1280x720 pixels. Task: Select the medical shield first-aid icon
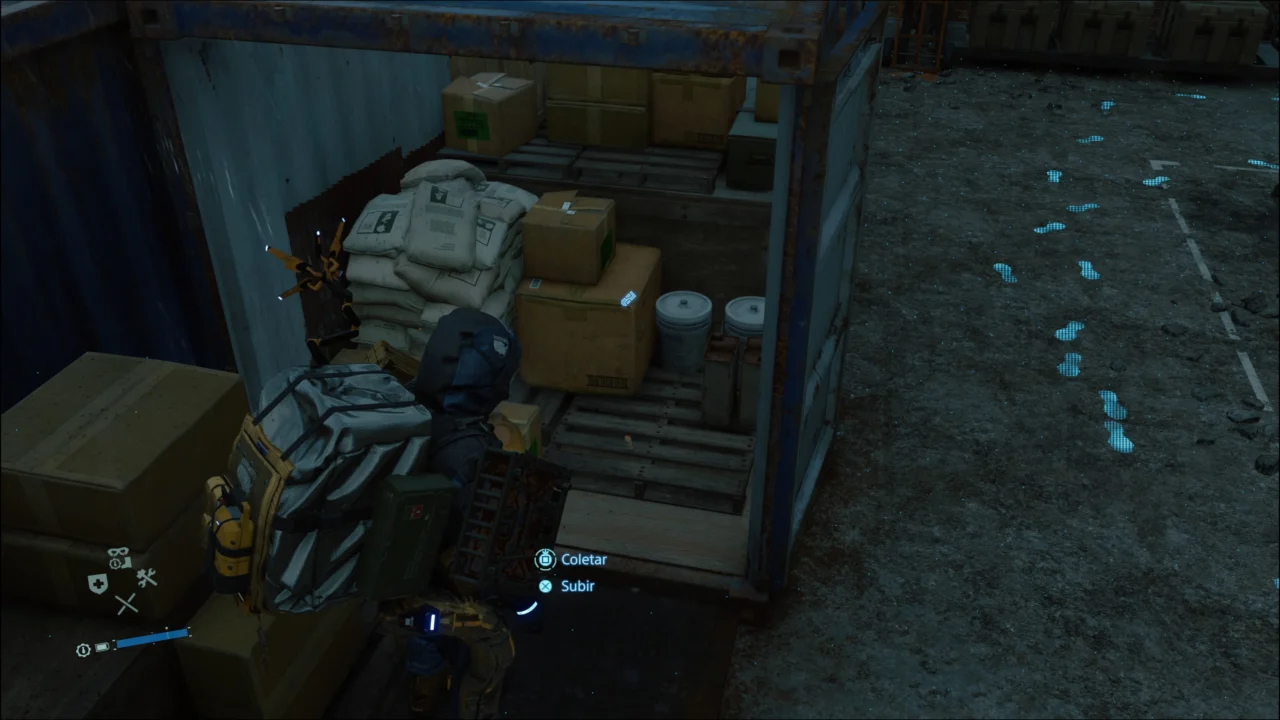[98, 582]
